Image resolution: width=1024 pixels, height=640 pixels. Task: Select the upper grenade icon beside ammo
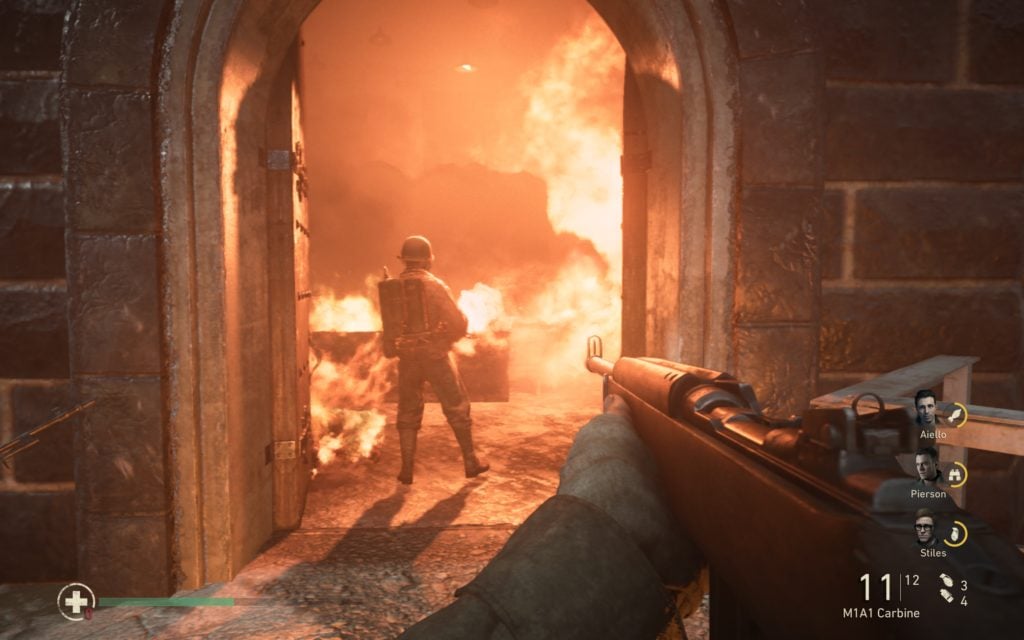(x=945, y=581)
